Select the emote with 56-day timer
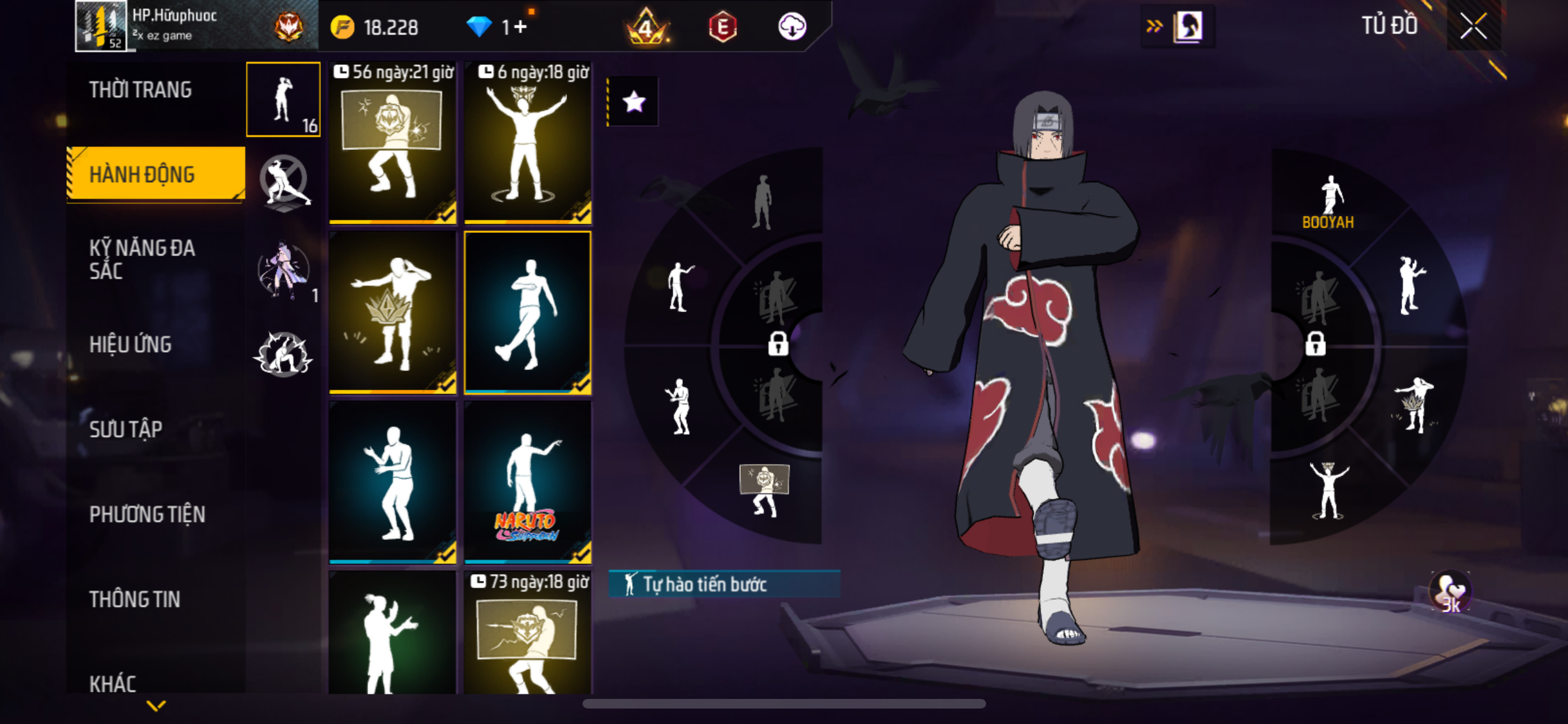The height and width of the screenshot is (724, 1568). (393, 143)
